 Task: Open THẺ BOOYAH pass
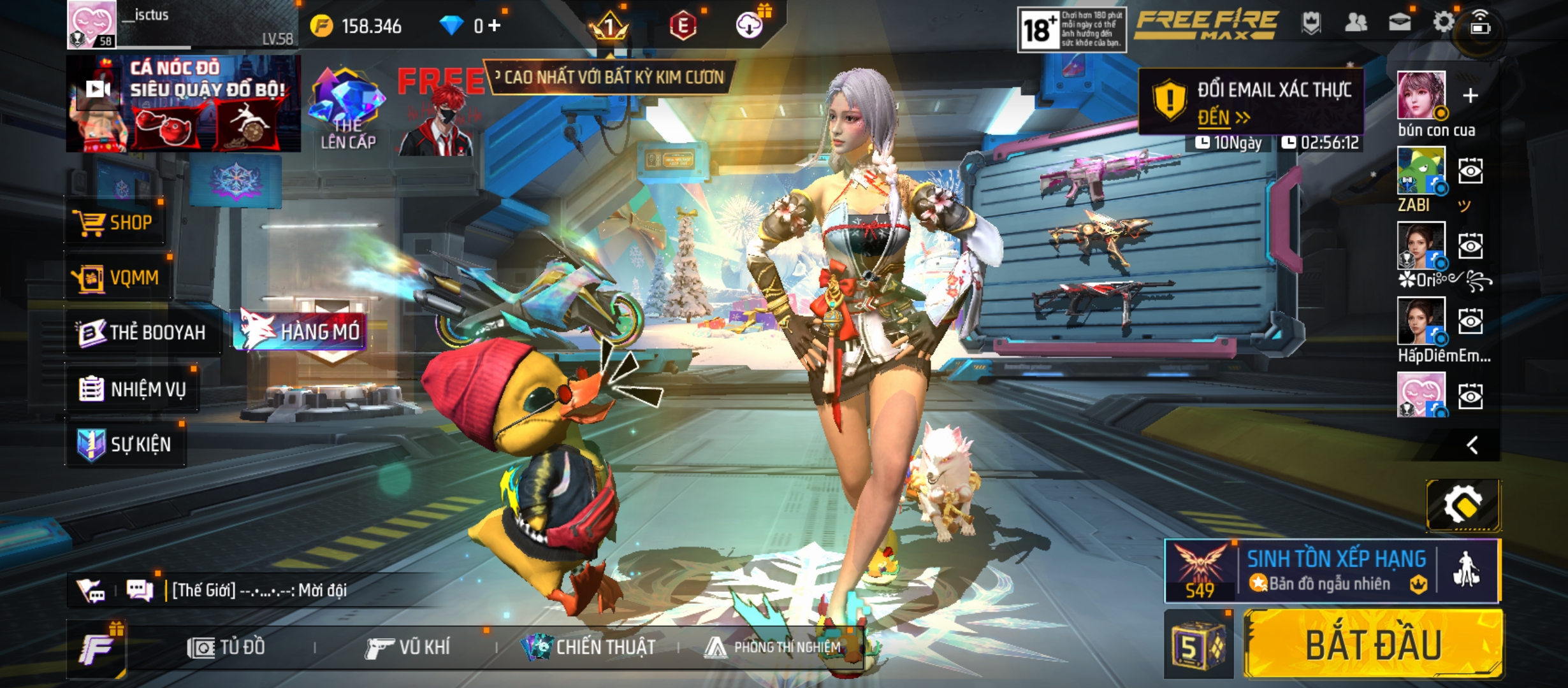coord(142,333)
